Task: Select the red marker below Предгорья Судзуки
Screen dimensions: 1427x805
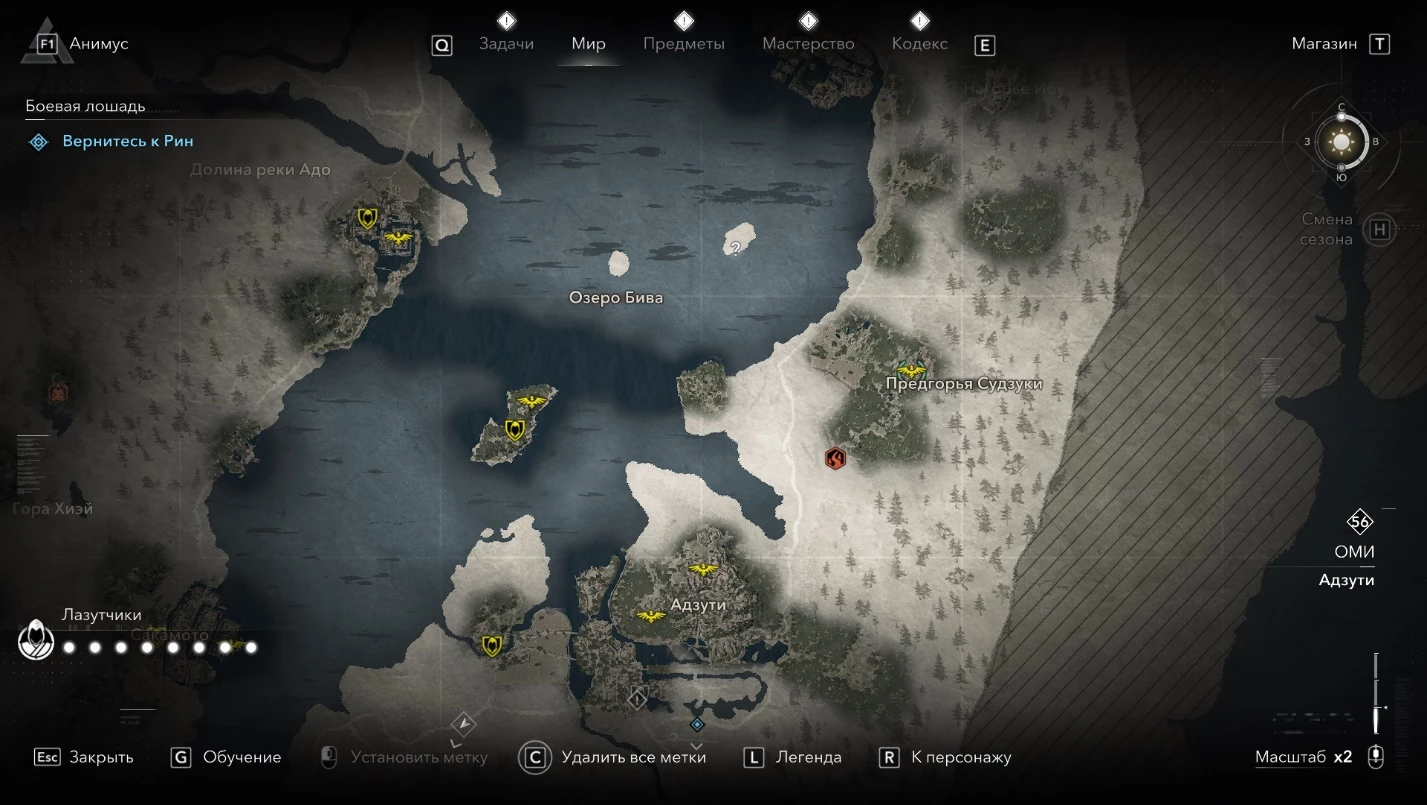Action: [x=835, y=459]
